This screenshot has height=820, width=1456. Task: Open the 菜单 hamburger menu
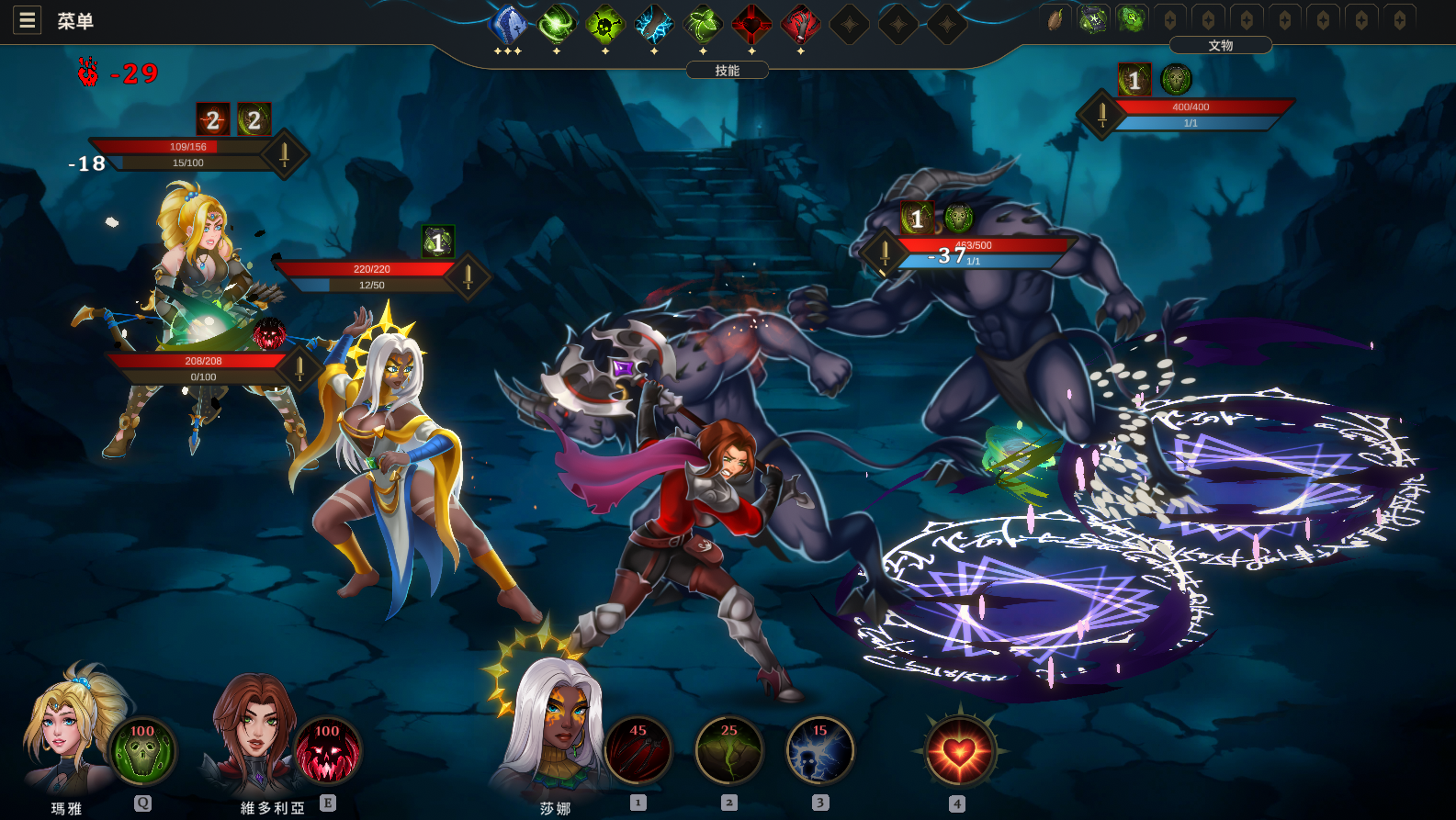coord(28,20)
